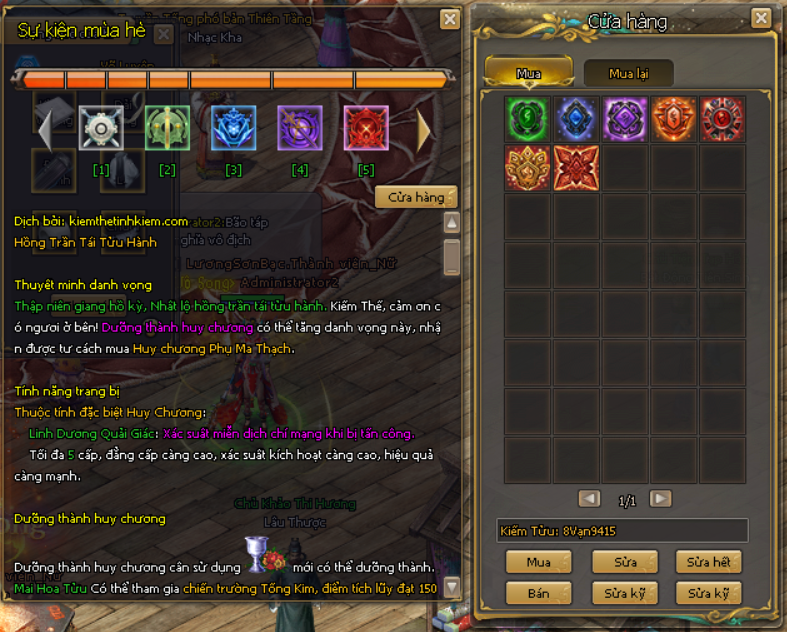Close the Cửa hàng shop window
The image size is (787, 632).
click(x=761, y=19)
